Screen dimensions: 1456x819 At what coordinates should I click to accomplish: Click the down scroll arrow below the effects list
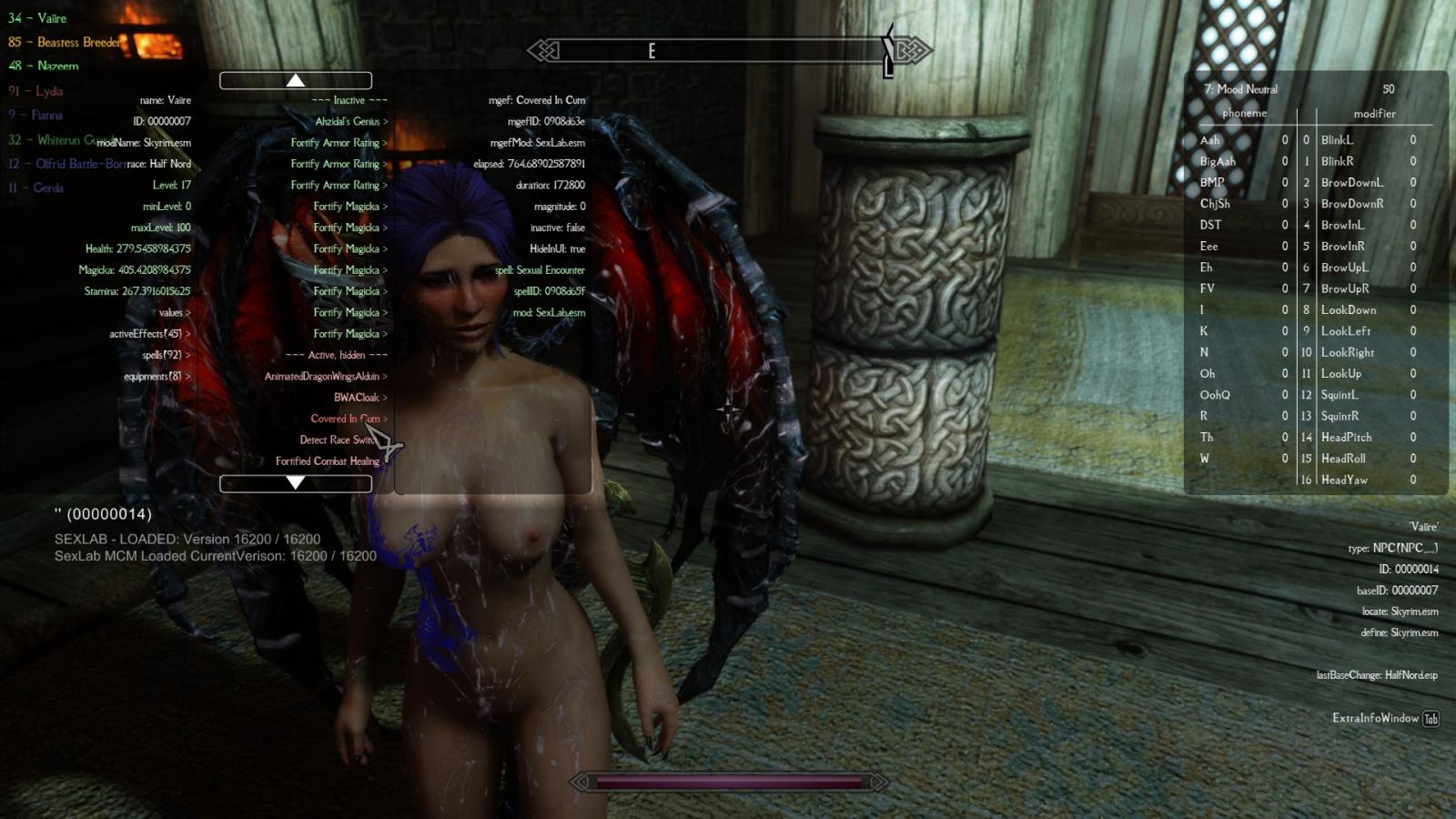pyautogui.click(x=294, y=483)
